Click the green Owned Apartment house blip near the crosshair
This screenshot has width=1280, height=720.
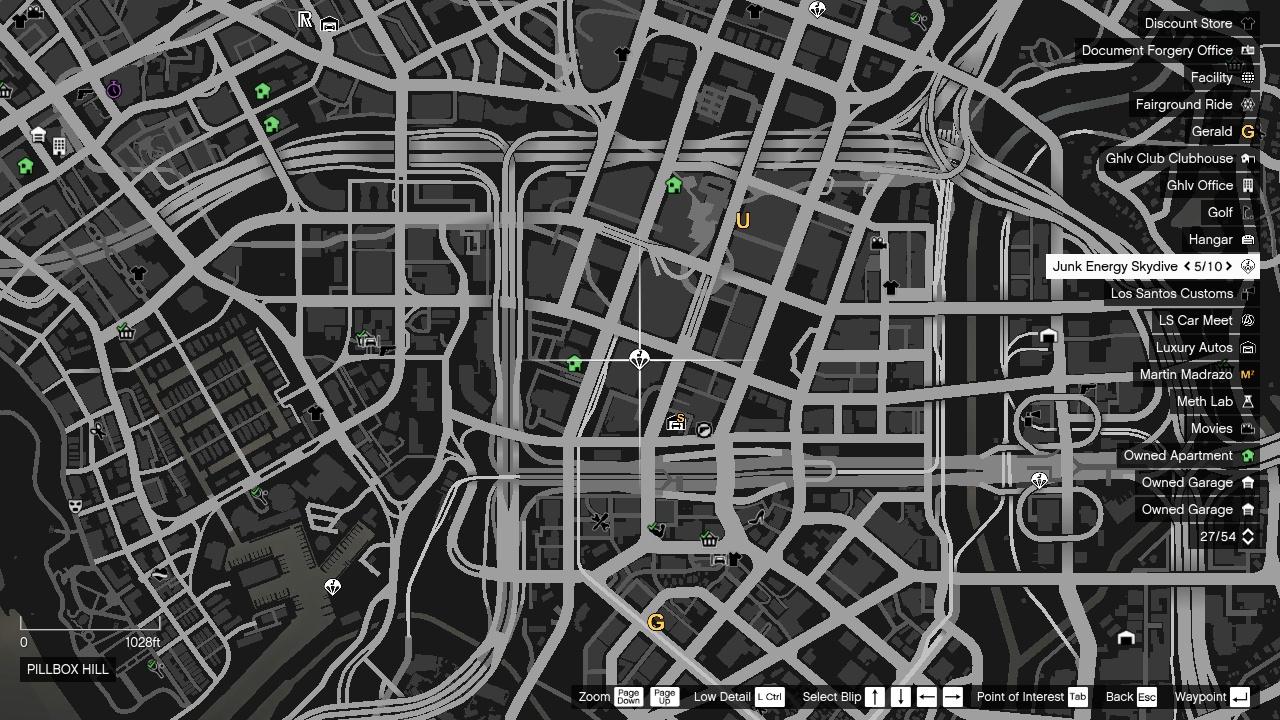coord(575,364)
